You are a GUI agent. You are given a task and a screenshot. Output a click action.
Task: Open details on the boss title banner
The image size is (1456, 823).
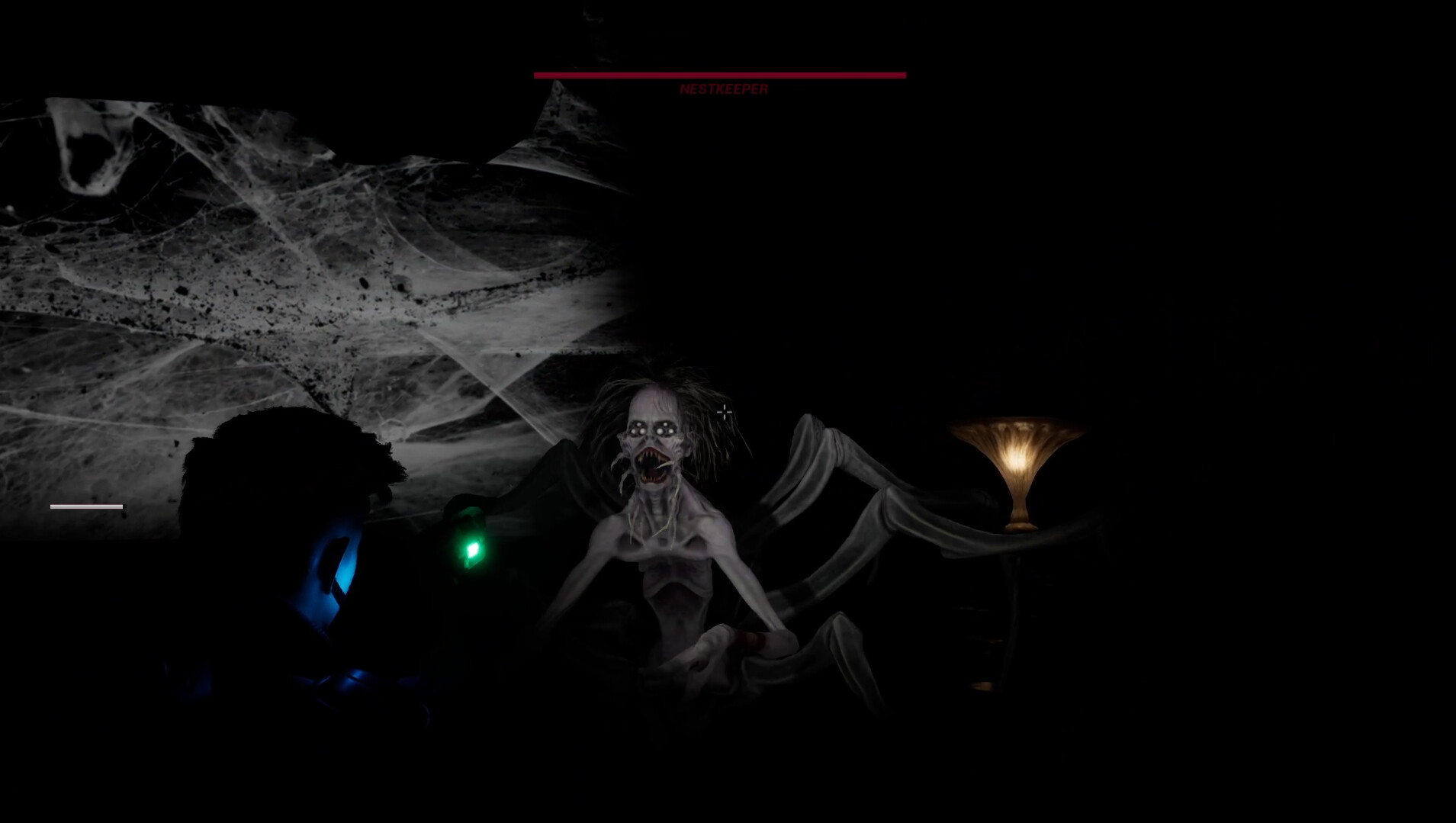[724, 89]
